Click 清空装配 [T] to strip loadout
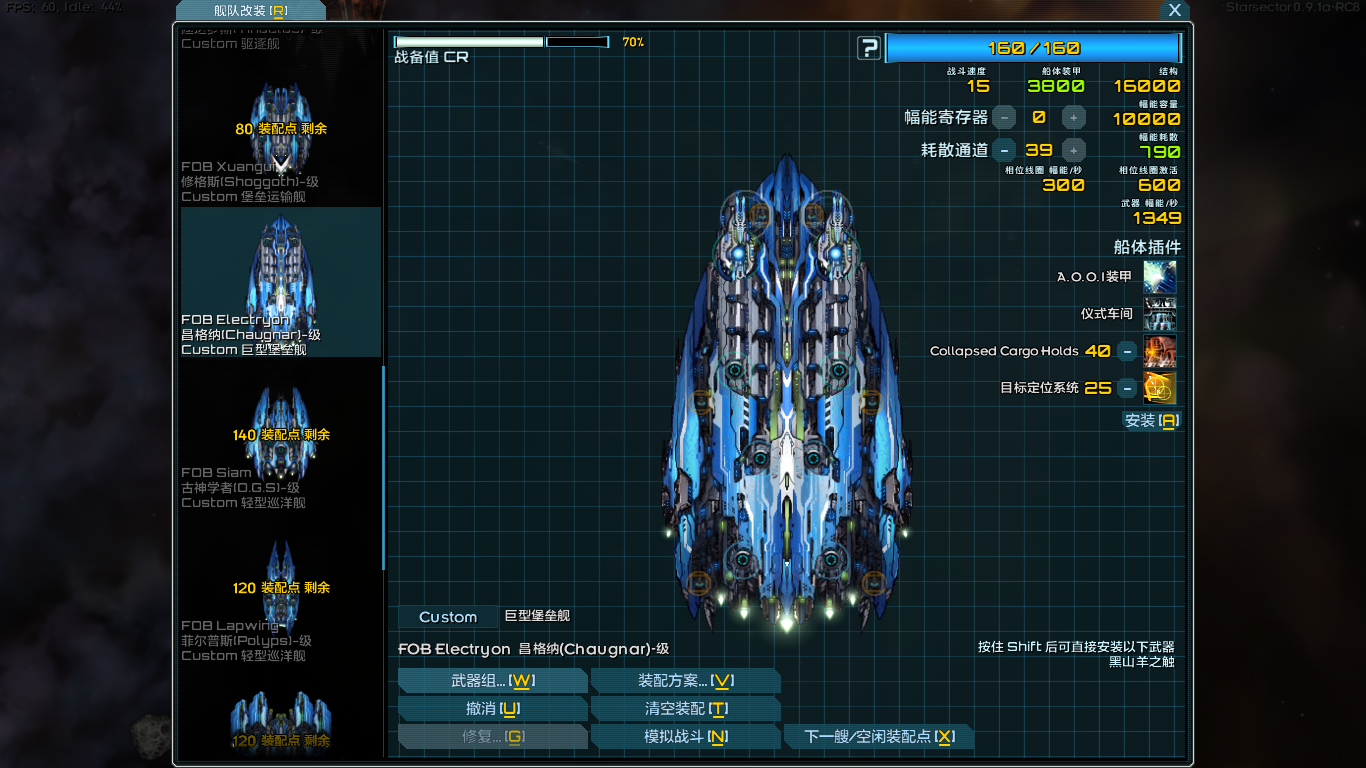Image resolution: width=1366 pixels, height=768 pixels. [686, 708]
